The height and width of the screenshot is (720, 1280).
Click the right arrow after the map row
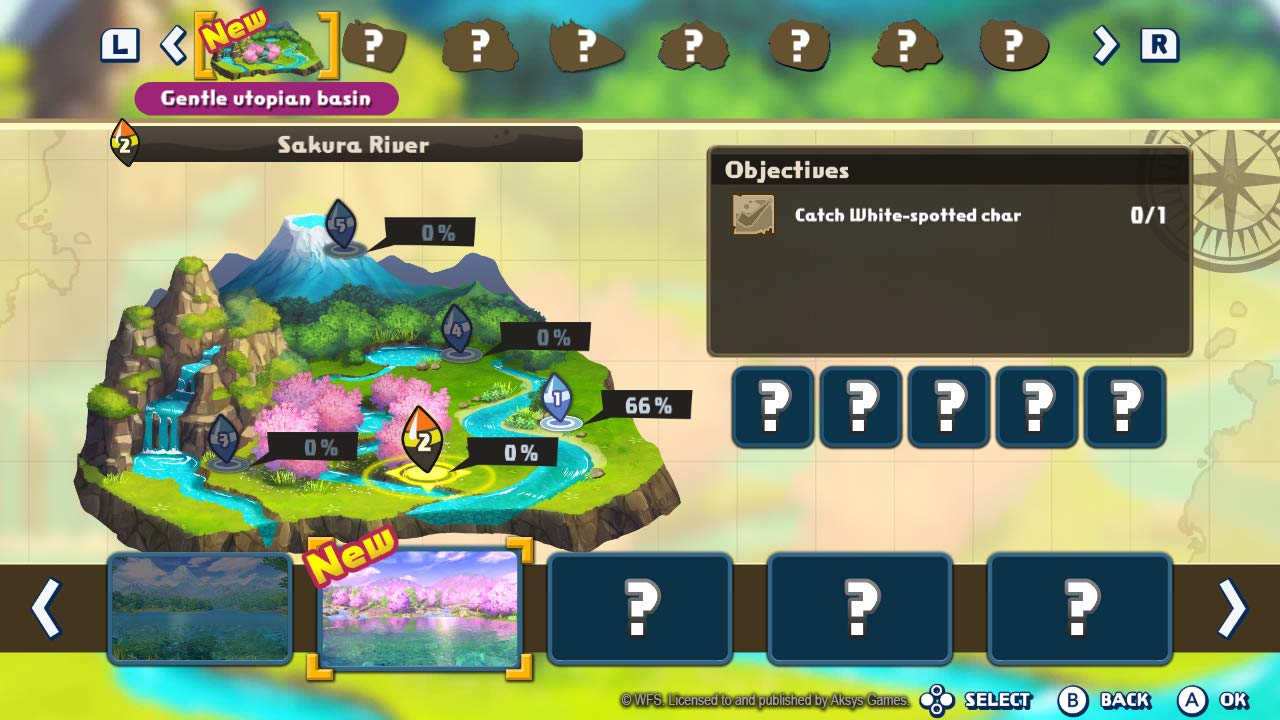pos(1105,44)
